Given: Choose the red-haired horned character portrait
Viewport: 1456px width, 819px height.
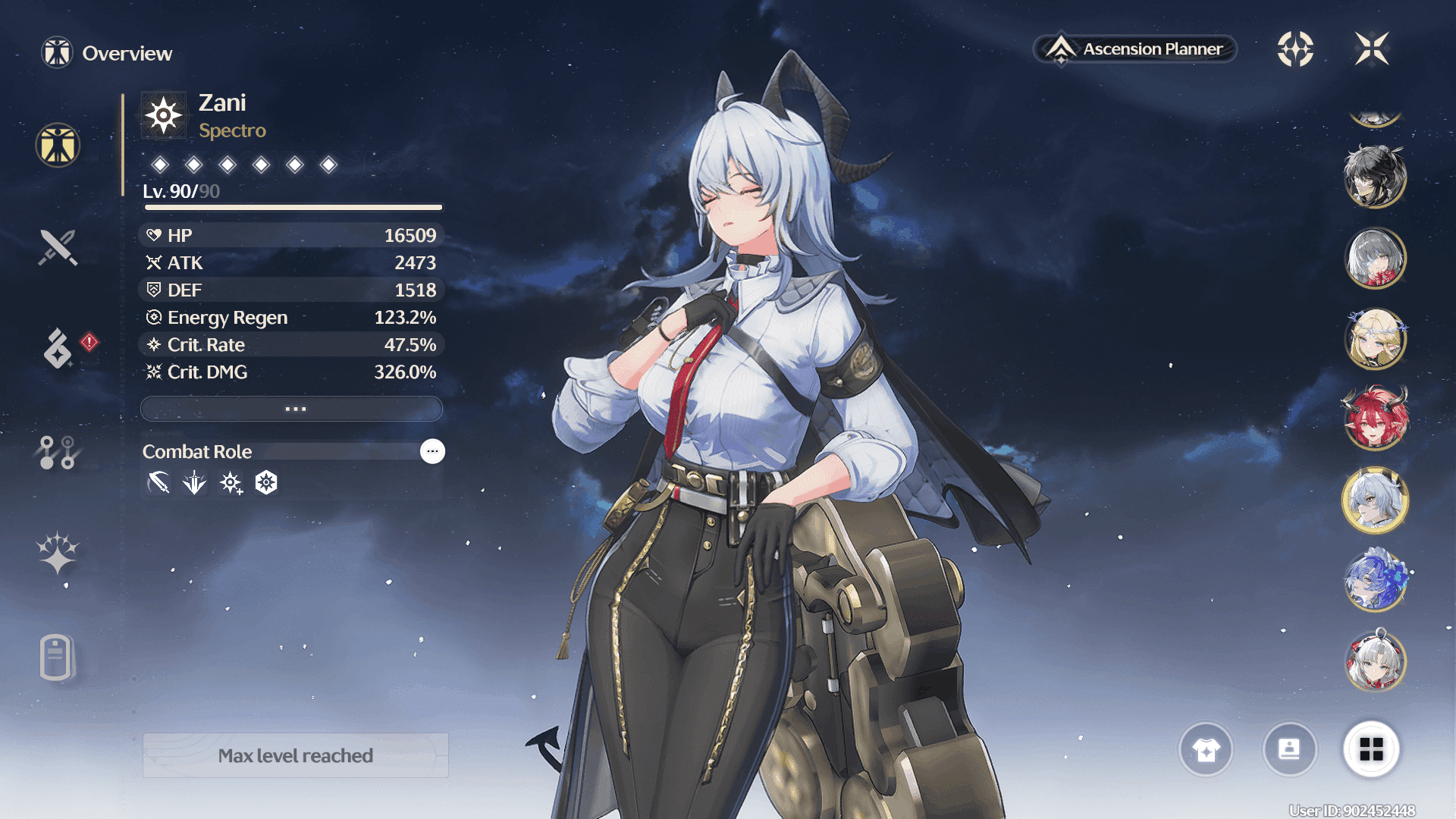Looking at the screenshot, I should click(1375, 419).
